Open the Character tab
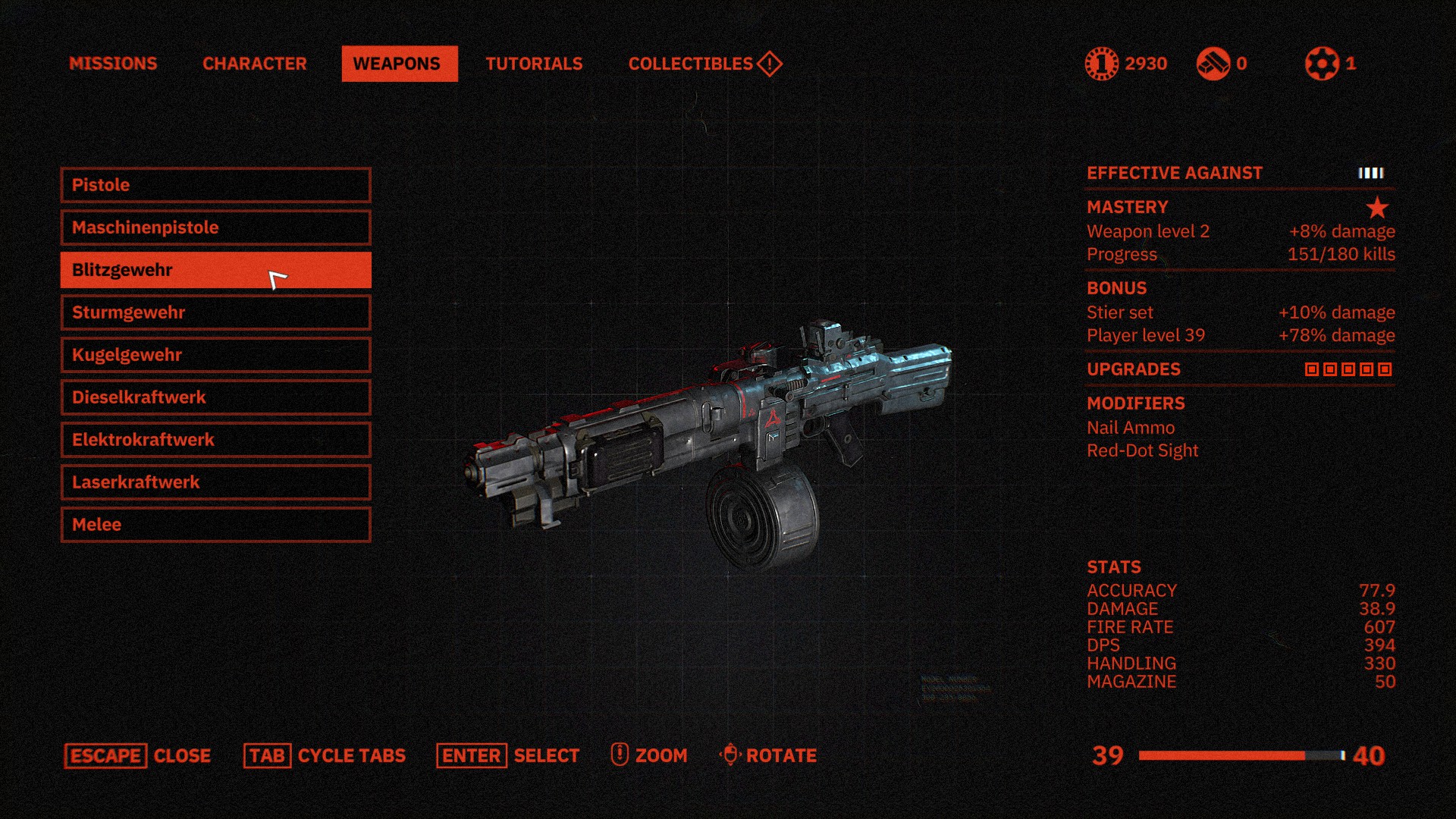This screenshot has height=819, width=1456. [x=255, y=64]
